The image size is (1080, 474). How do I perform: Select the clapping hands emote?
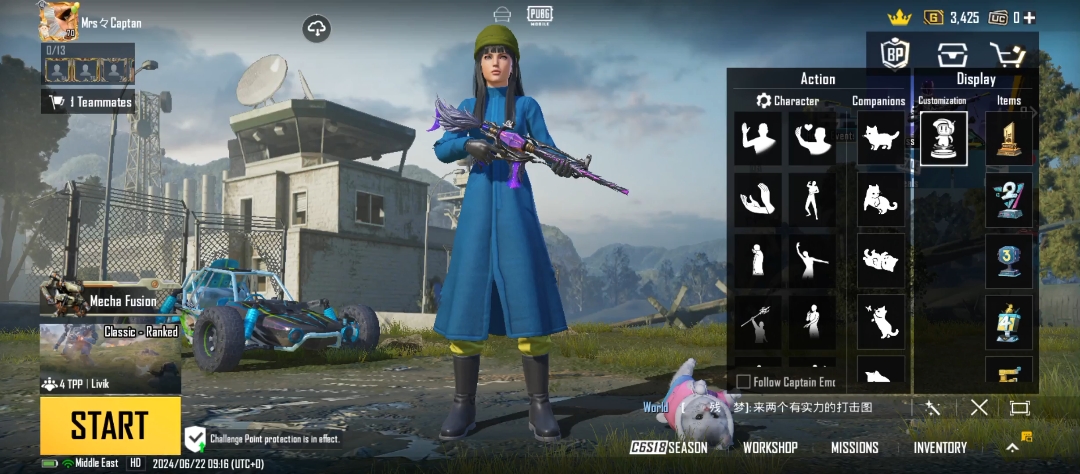pos(758,200)
